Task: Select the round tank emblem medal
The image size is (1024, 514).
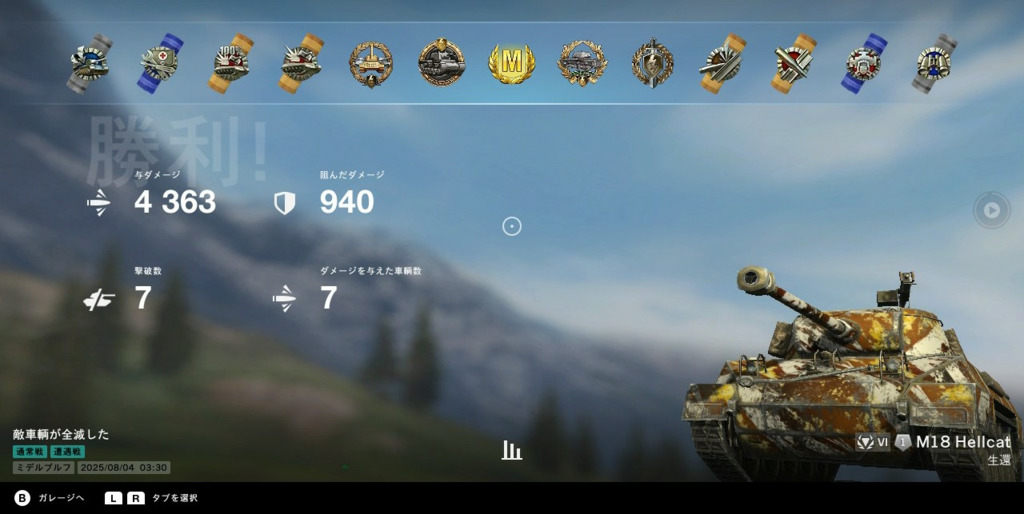Action: pos(441,63)
